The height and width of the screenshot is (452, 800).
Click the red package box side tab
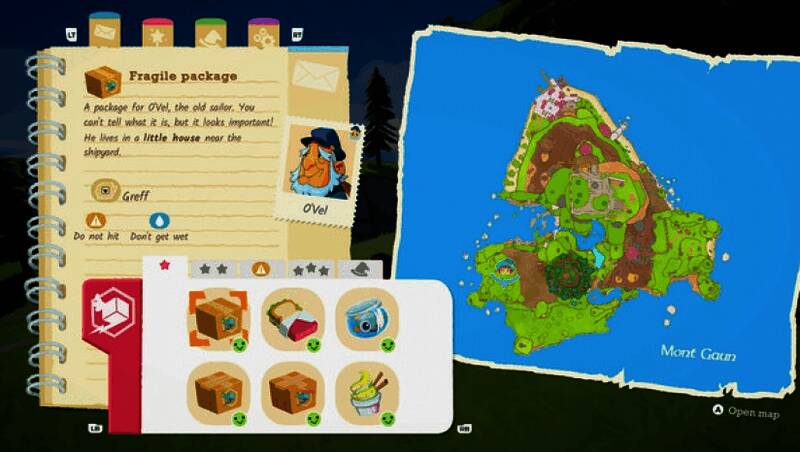111,309
